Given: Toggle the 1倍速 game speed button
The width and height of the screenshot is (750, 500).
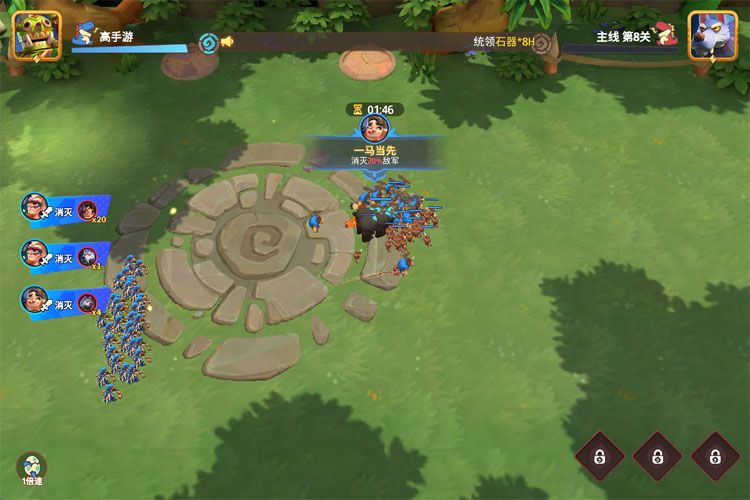Looking at the screenshot, I should 32,468.
